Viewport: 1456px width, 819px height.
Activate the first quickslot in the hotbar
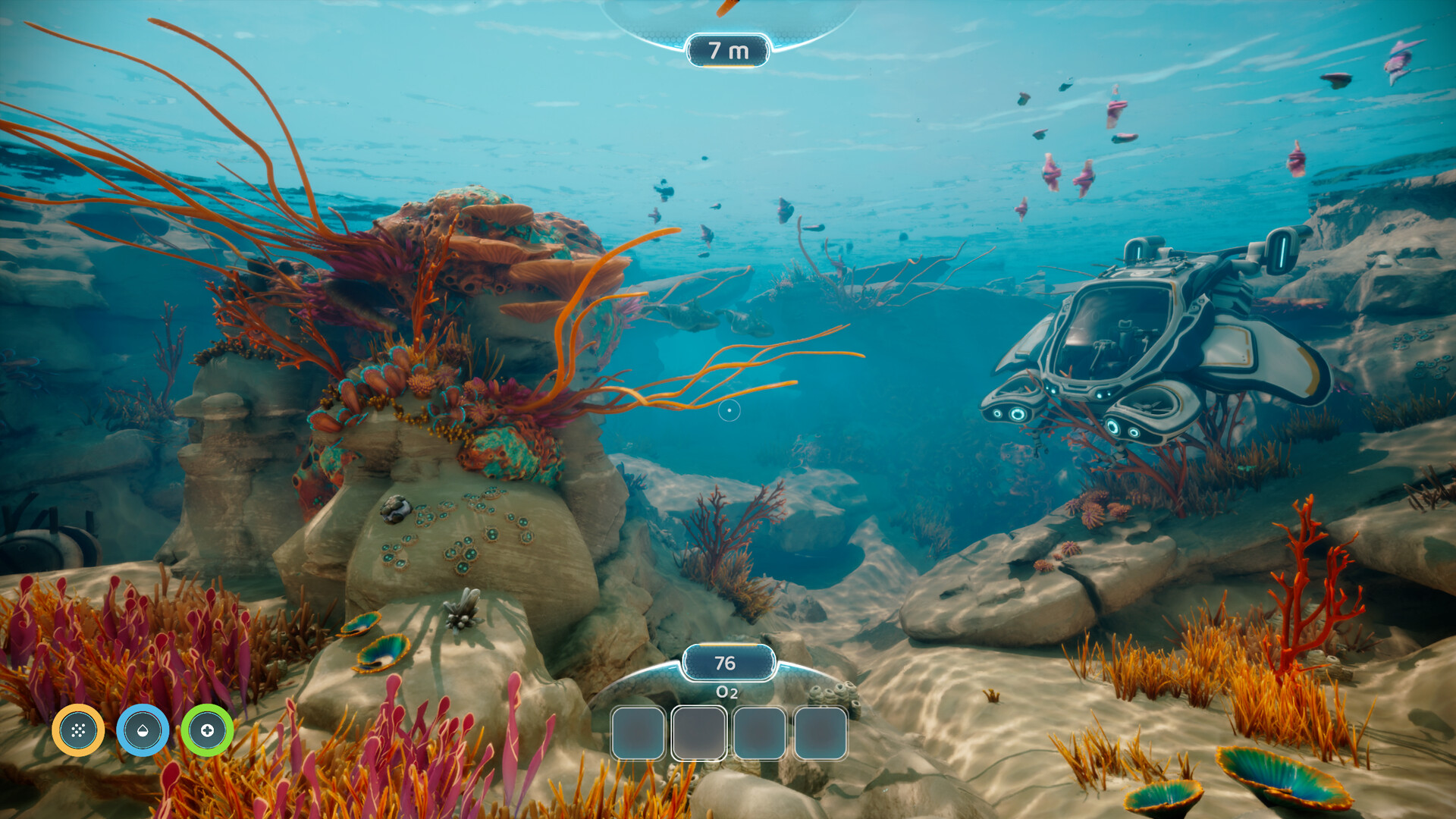tap(639, 734)
